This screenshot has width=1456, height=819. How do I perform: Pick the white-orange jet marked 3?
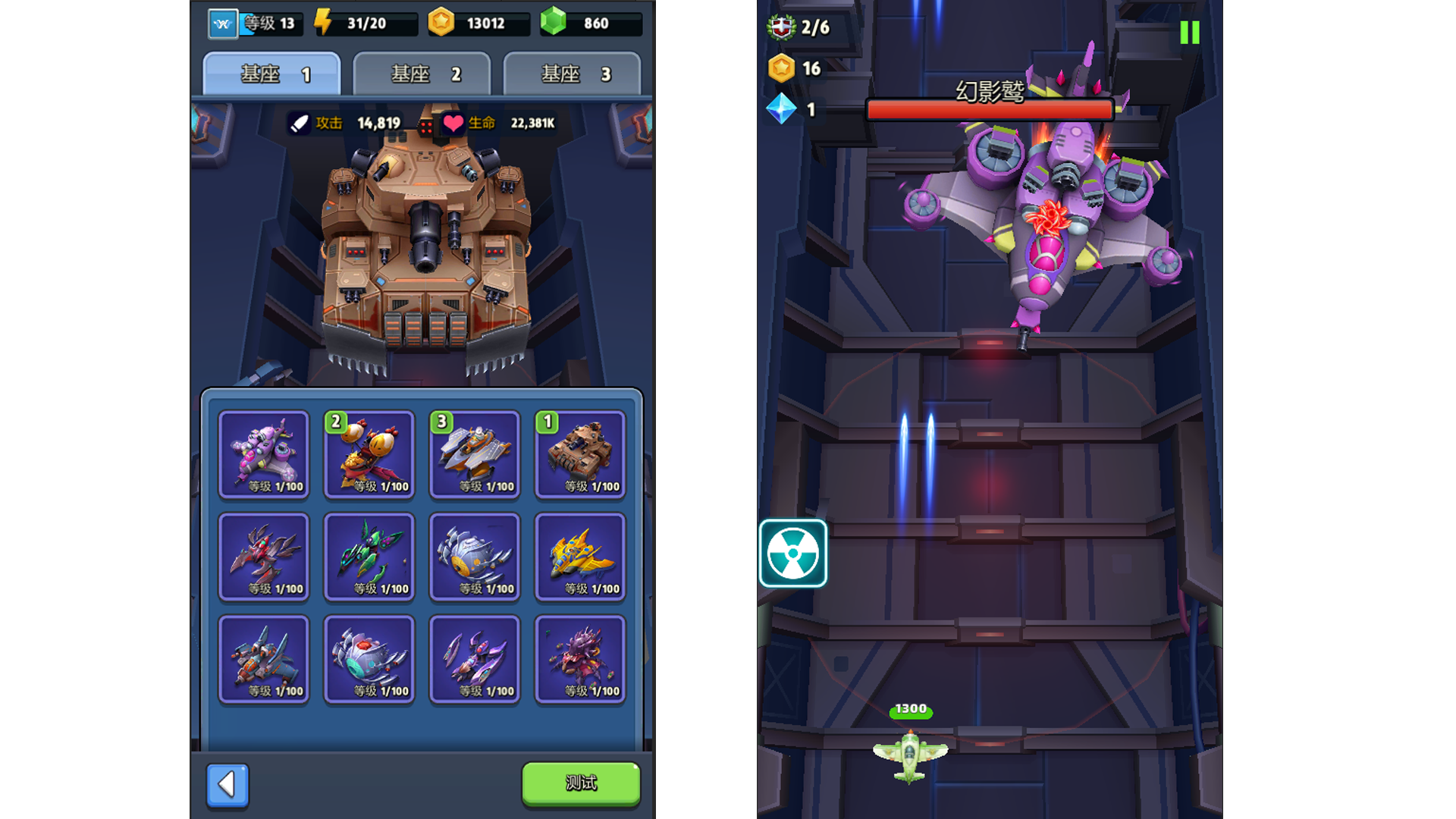475,454
